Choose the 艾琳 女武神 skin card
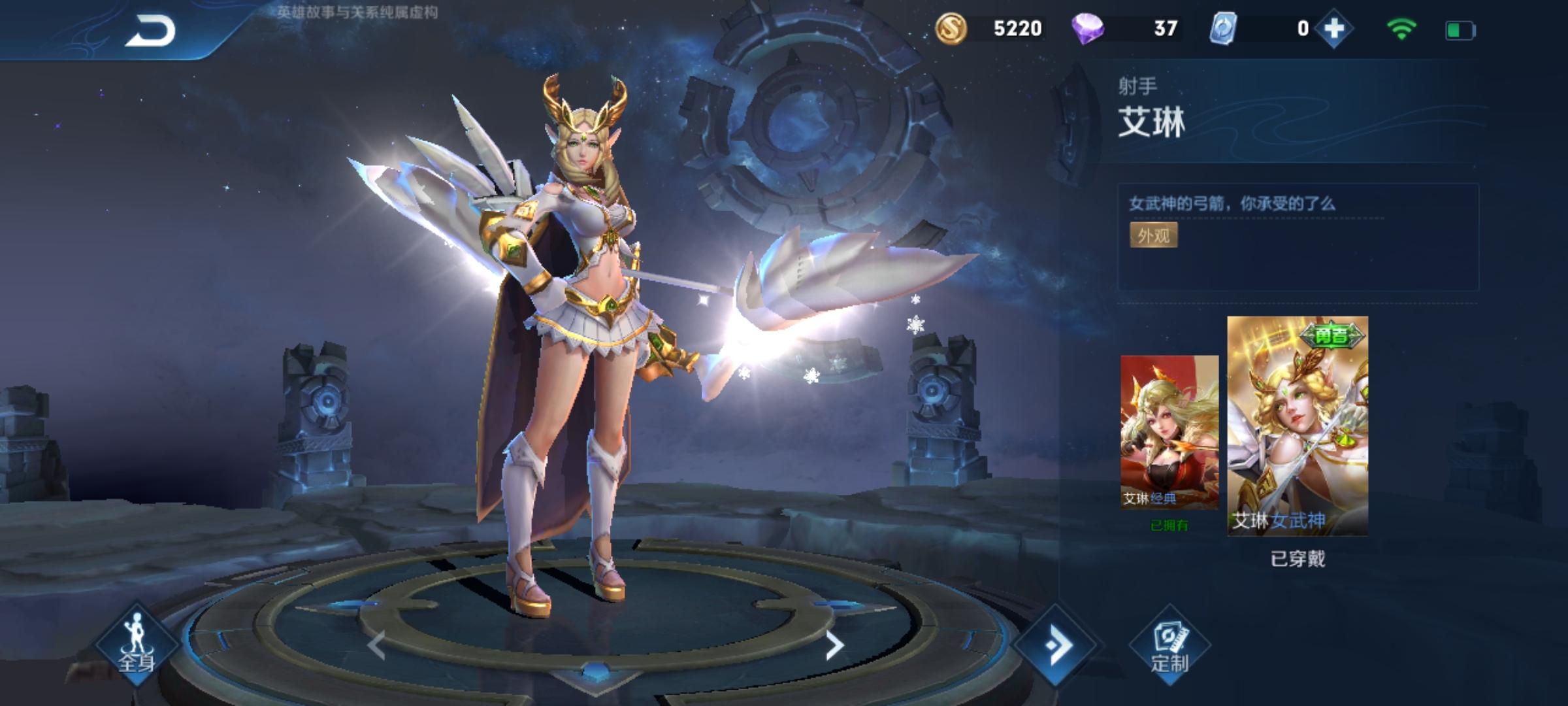This screenshot has height=706, width=1568. point(1298,426)
